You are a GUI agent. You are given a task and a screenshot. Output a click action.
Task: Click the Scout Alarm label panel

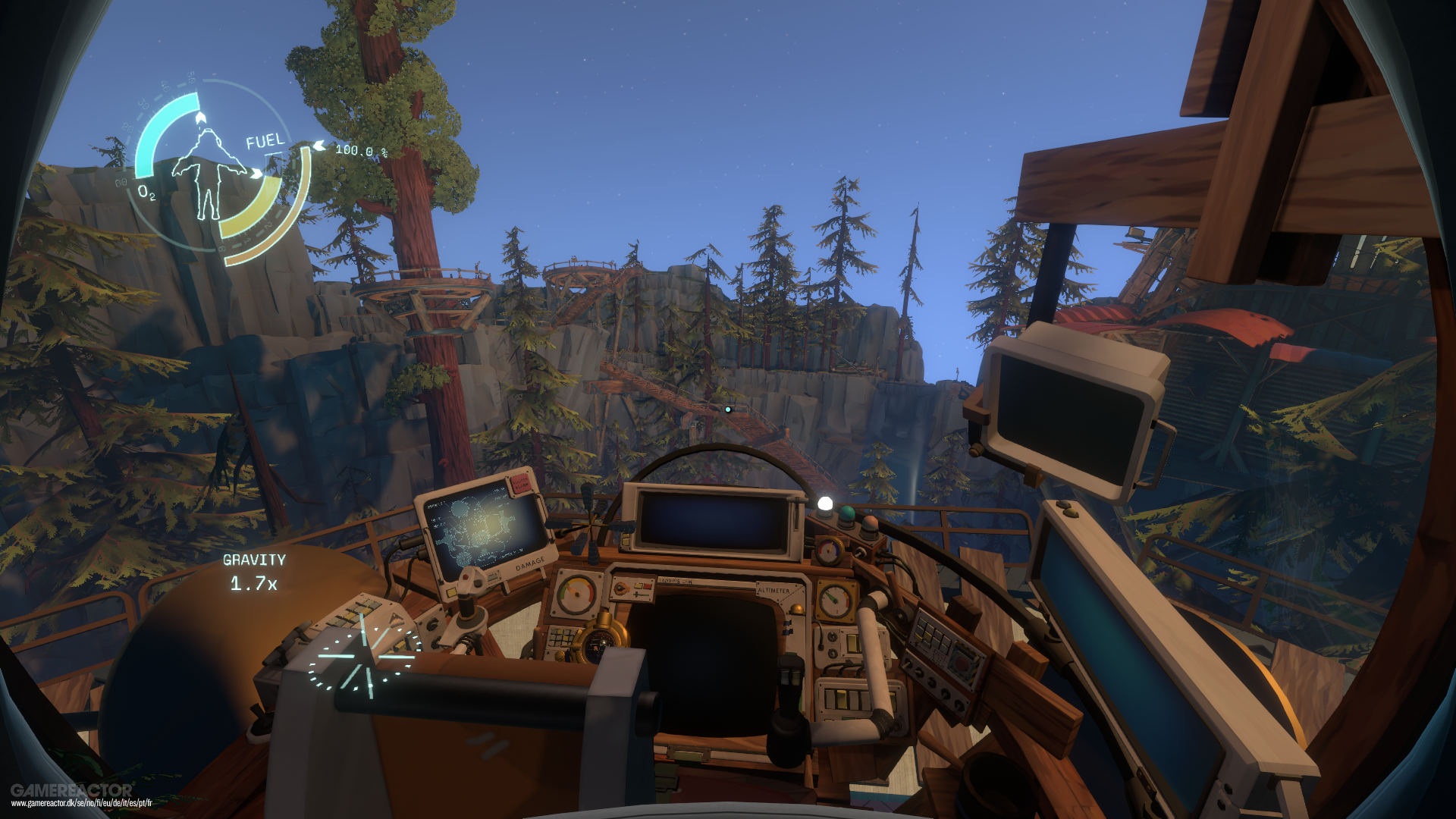[522, 485]
